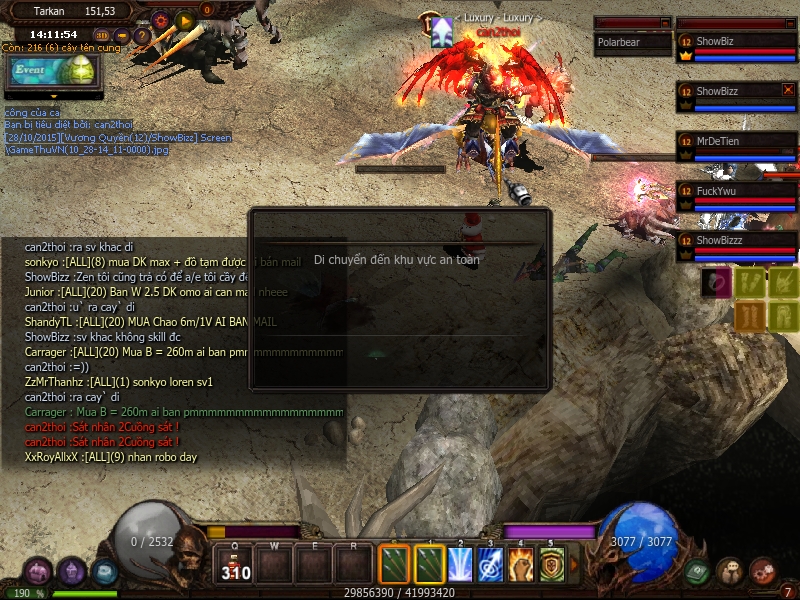Open the question mark help button
This screenshot has height=600, width=800.
click(x=142, y=36)
